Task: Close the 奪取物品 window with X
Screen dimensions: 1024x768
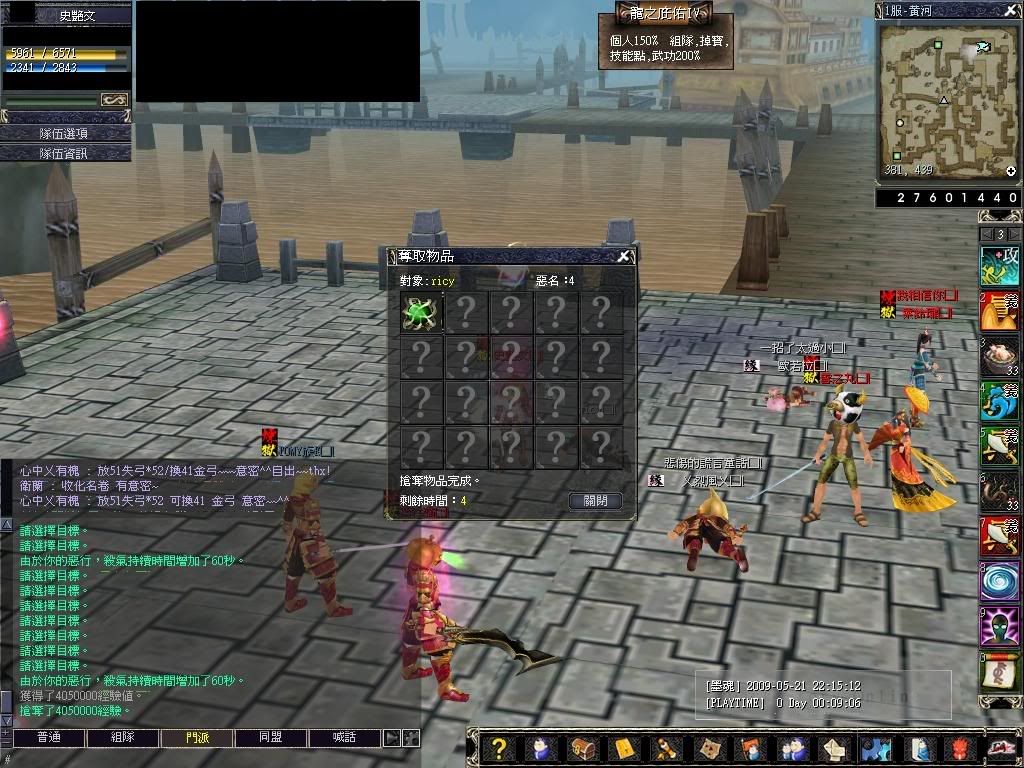Action: [624, 256]
